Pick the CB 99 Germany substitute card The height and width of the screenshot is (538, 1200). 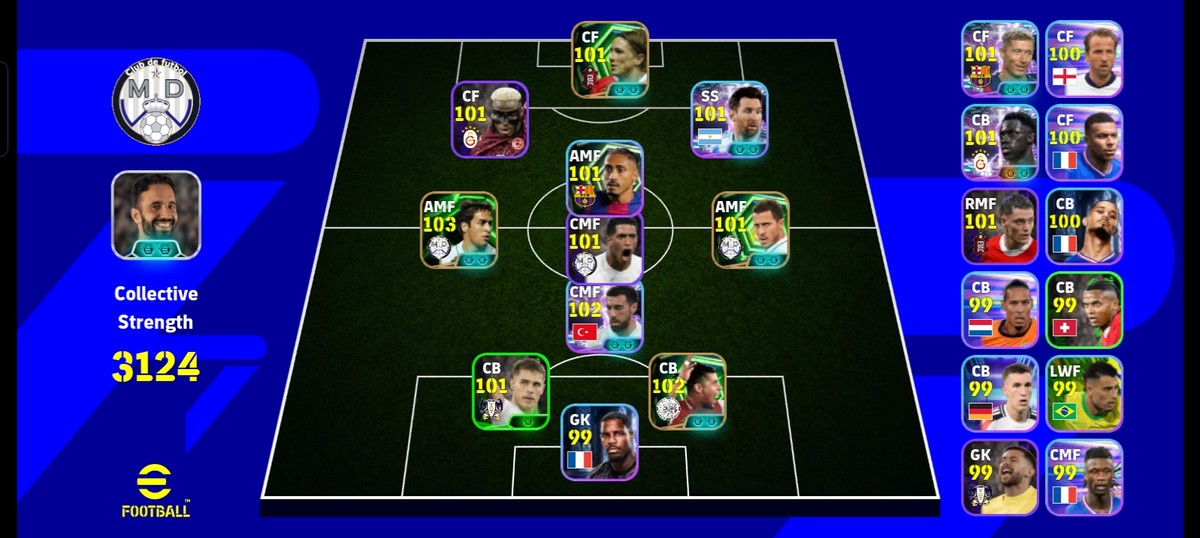pyautogui.click(x=1000, y=393)
